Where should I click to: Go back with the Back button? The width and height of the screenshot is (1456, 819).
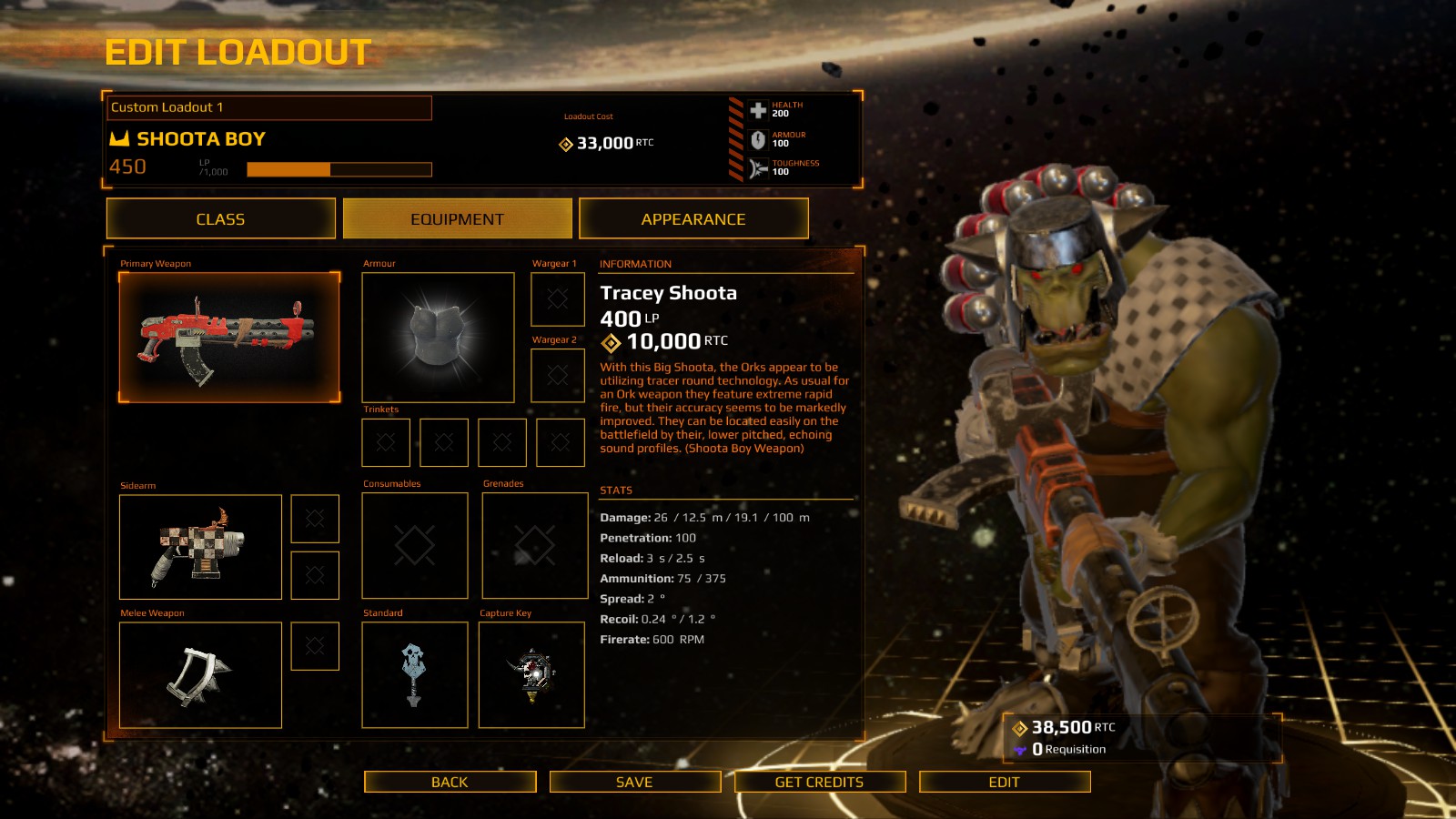450,782
